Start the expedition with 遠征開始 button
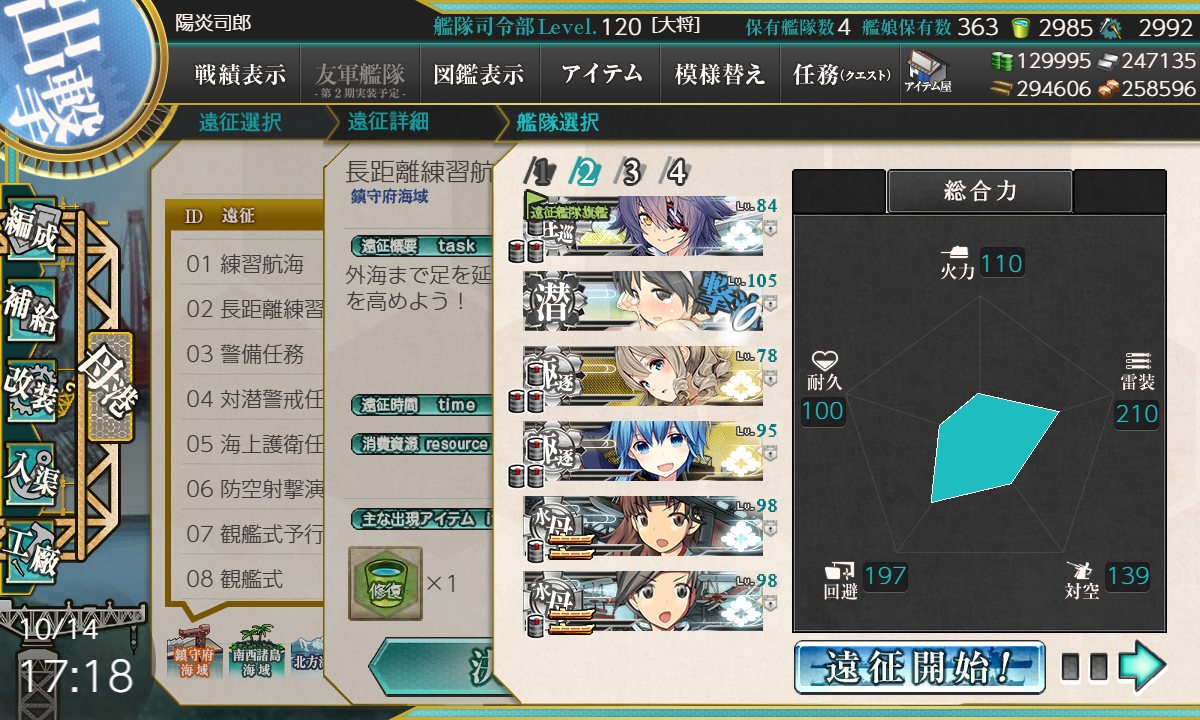Screen dimensions: 1200x720 (919, 667)
